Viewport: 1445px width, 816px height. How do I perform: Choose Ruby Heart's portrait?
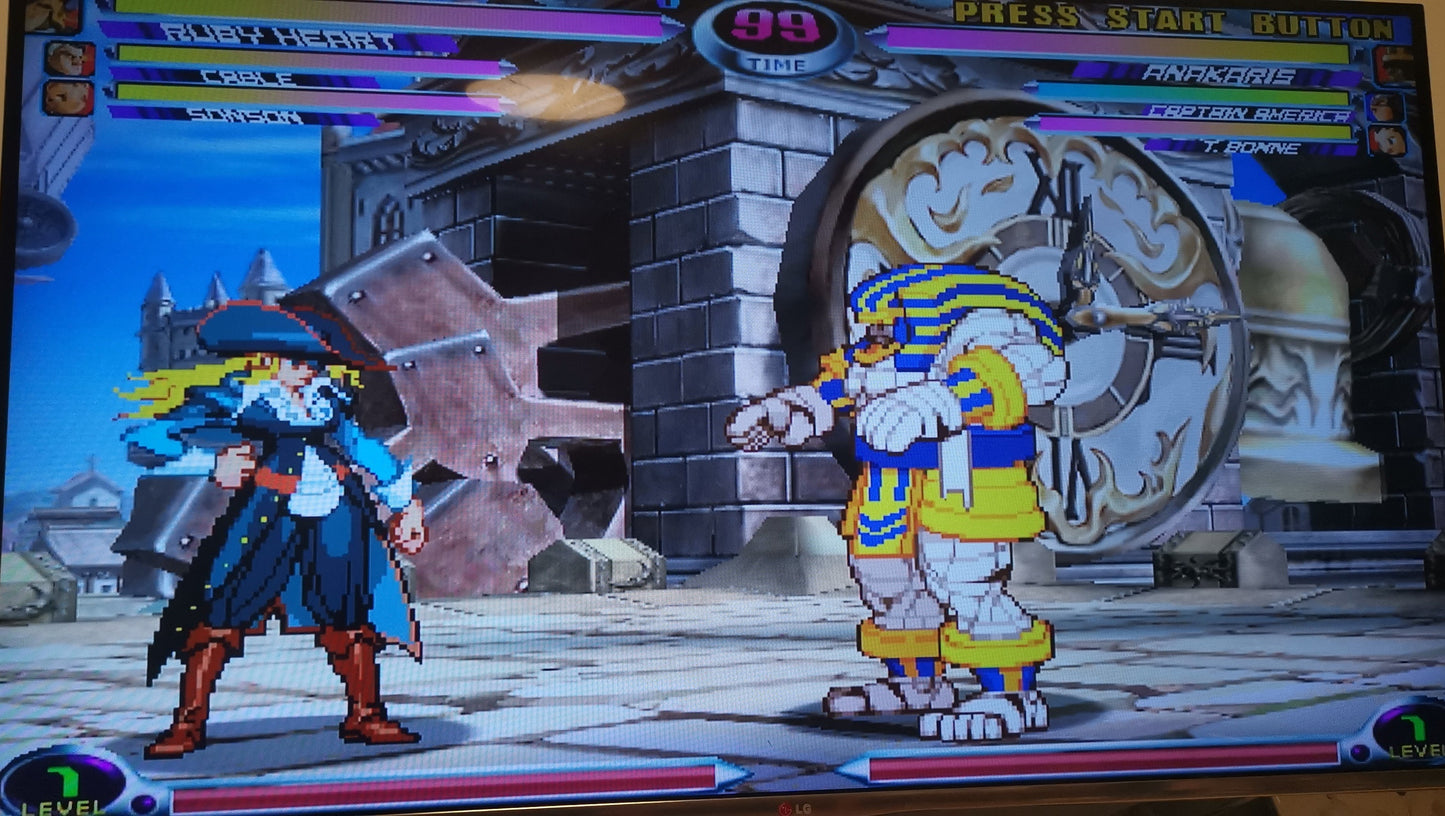[52, 15]
